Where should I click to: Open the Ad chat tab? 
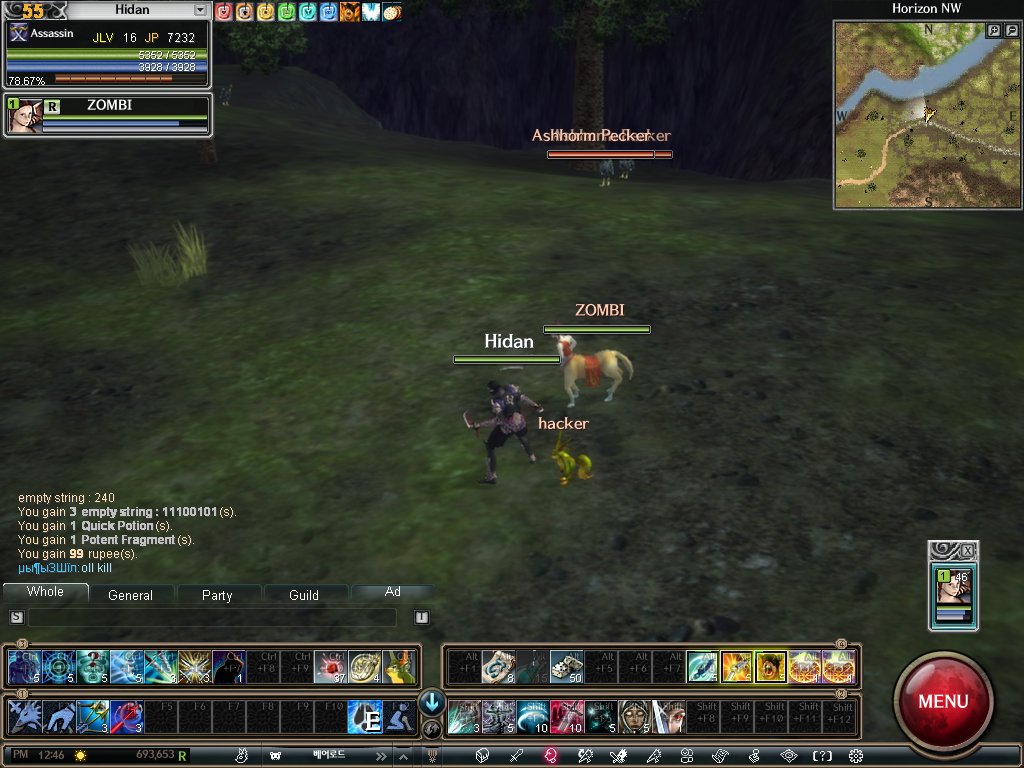point(393,592)
